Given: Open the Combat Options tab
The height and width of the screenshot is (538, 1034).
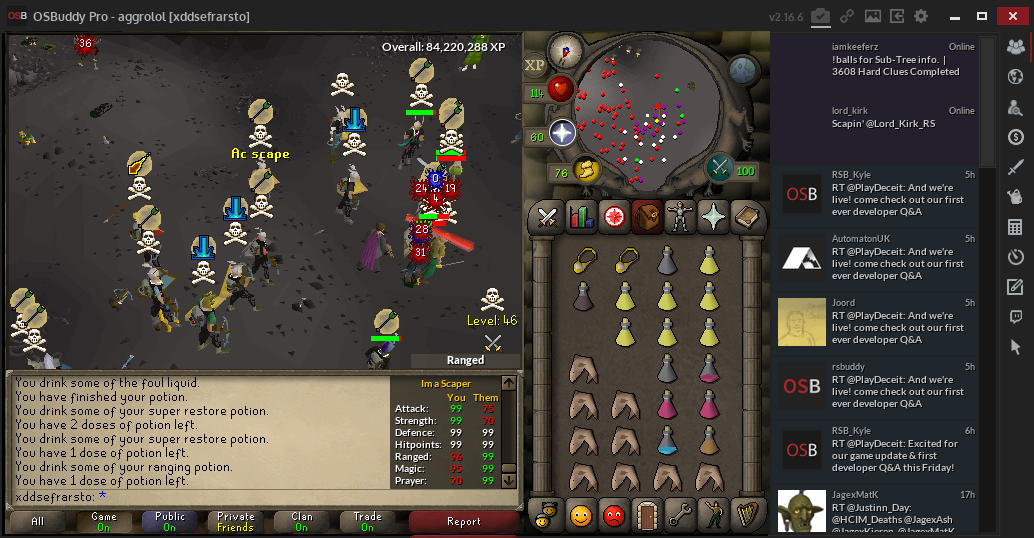Looking at the screenshot, I should [548, 216].
